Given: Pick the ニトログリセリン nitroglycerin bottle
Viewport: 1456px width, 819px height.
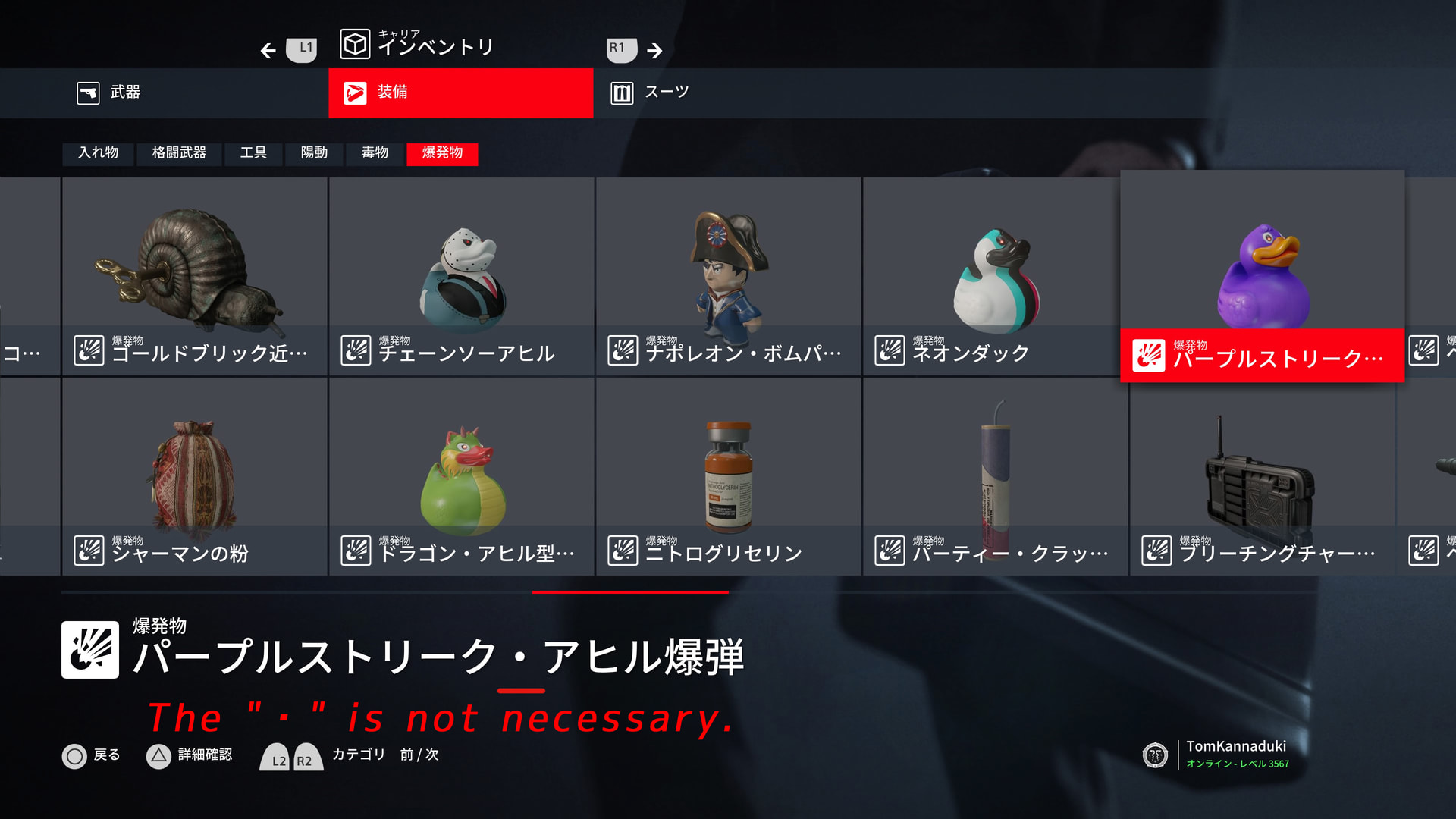Looking at the screenshot, I should click(x=729, y=476).
